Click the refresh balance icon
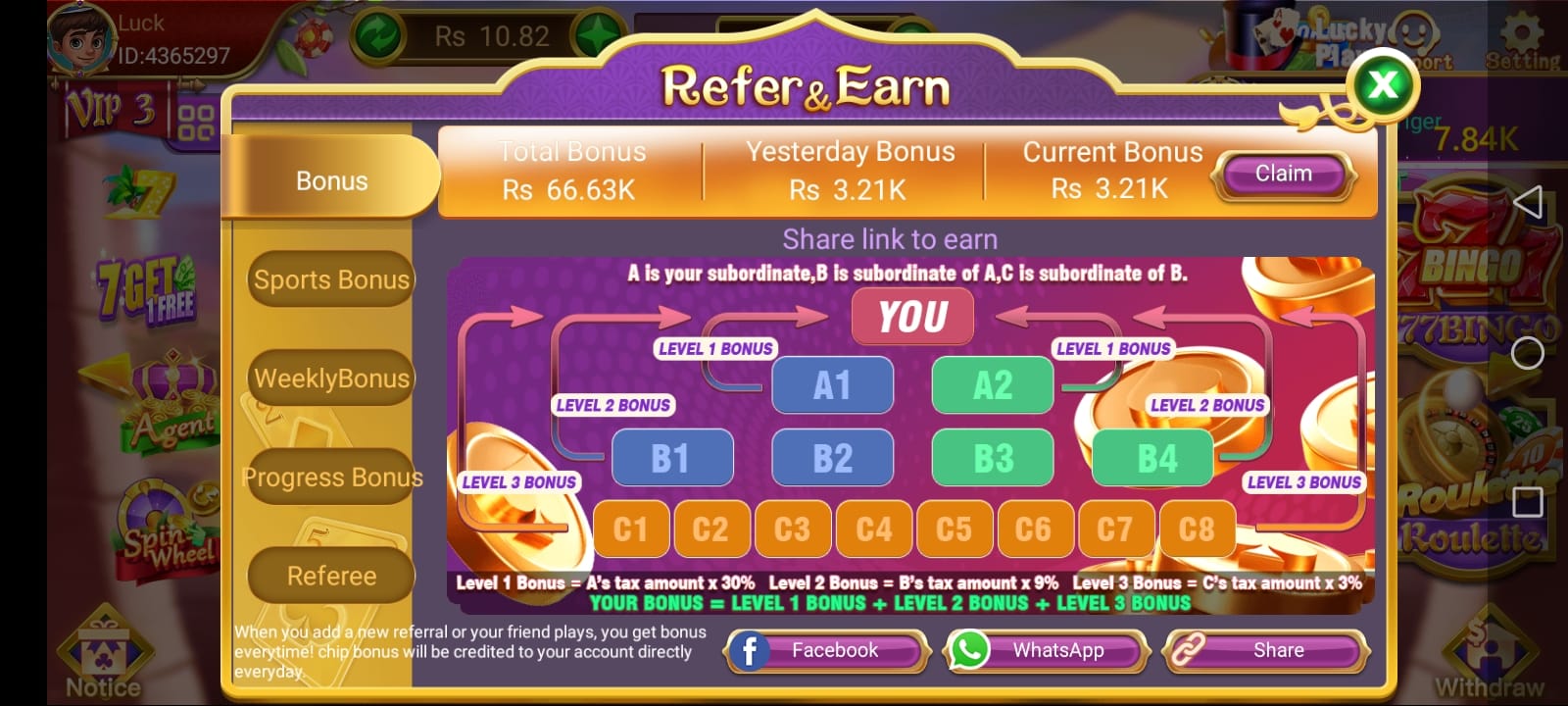The height and width of the screenshot is (706, 1568). (x=380, y=34)
